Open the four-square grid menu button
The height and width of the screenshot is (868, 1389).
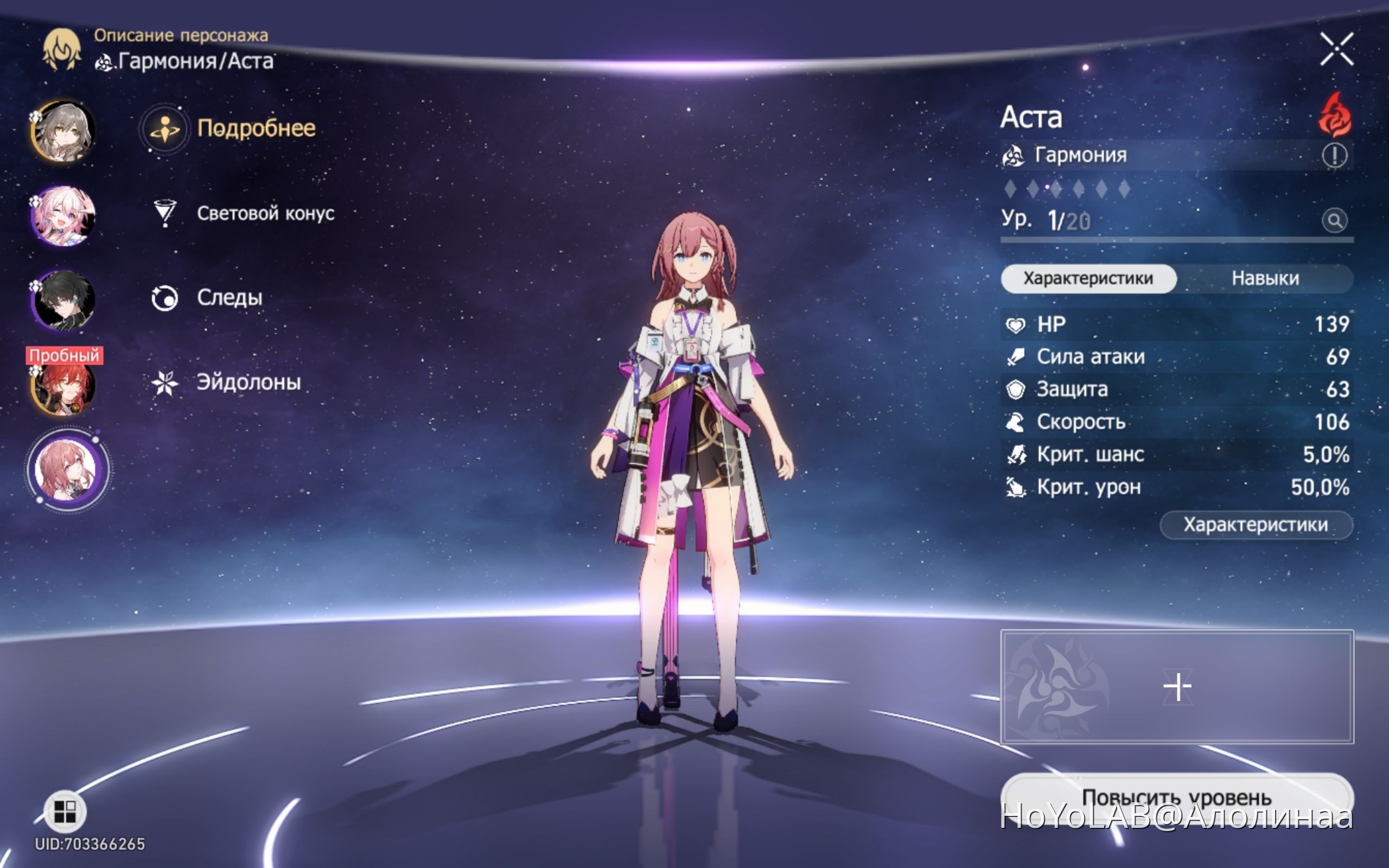(65, 812)
